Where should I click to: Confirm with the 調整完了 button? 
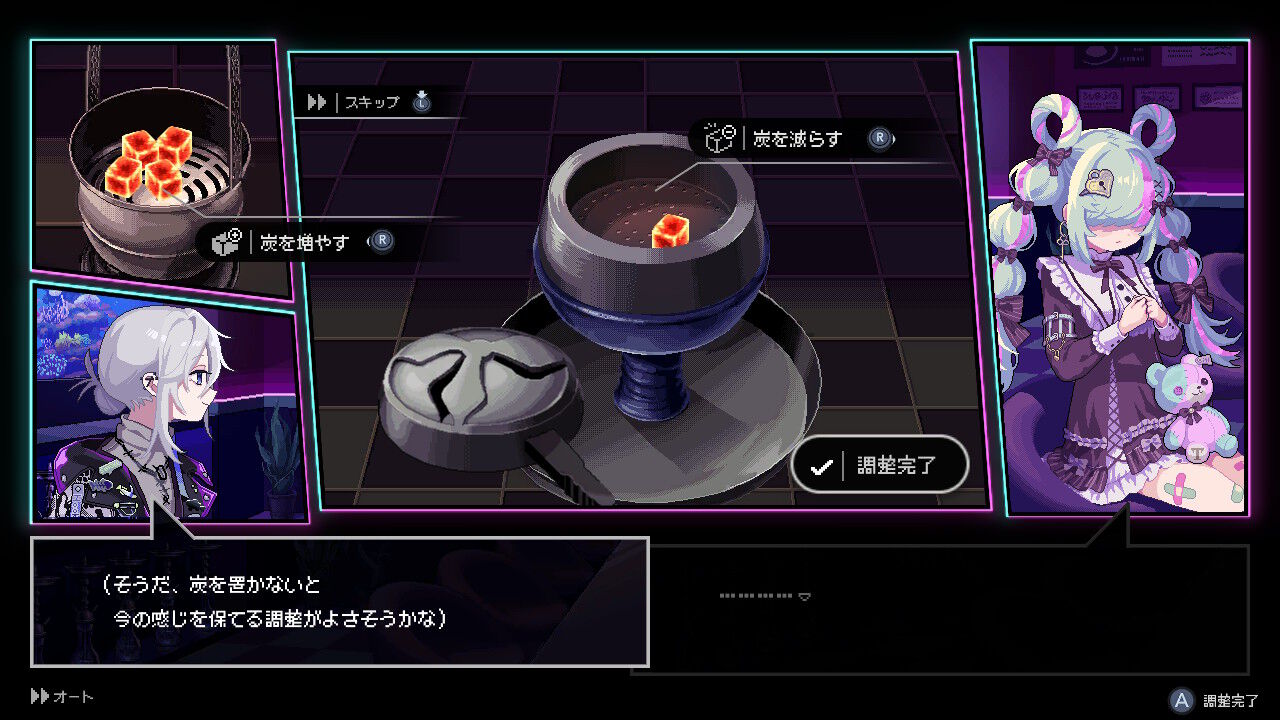pyautogui.click(x=880, y=464)
